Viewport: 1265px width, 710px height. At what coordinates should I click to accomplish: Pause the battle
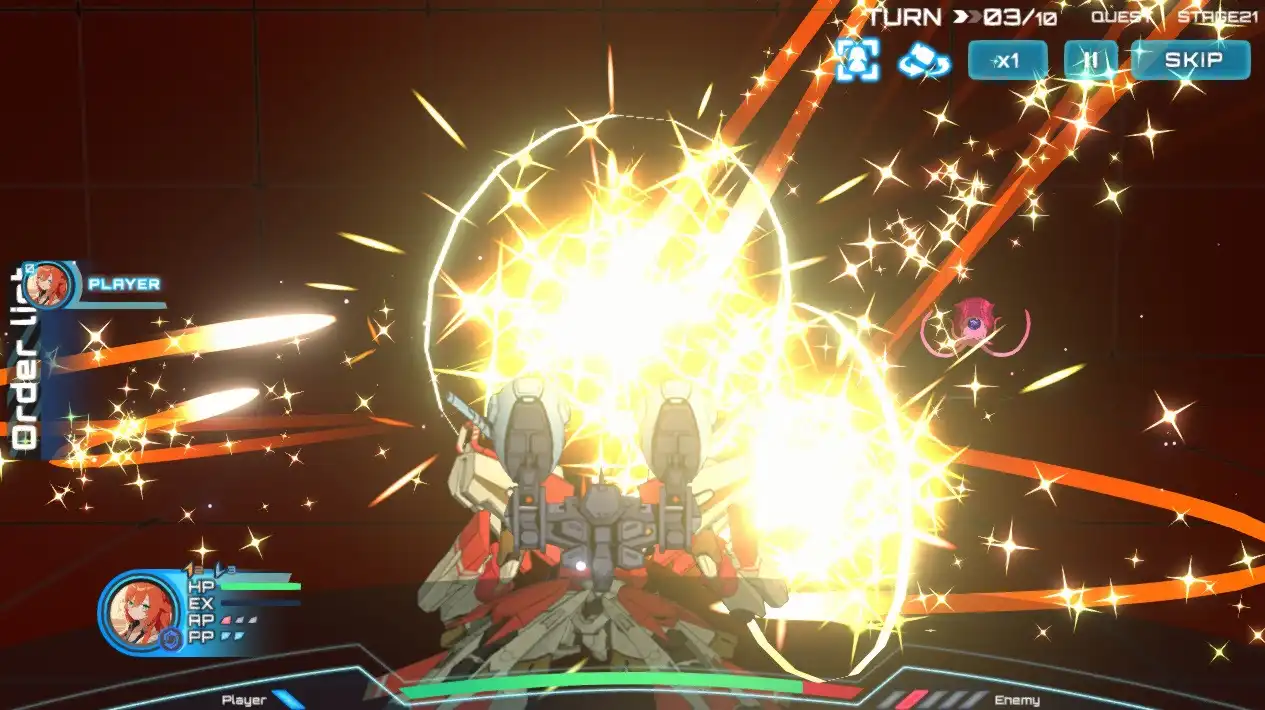[1090, 60]
